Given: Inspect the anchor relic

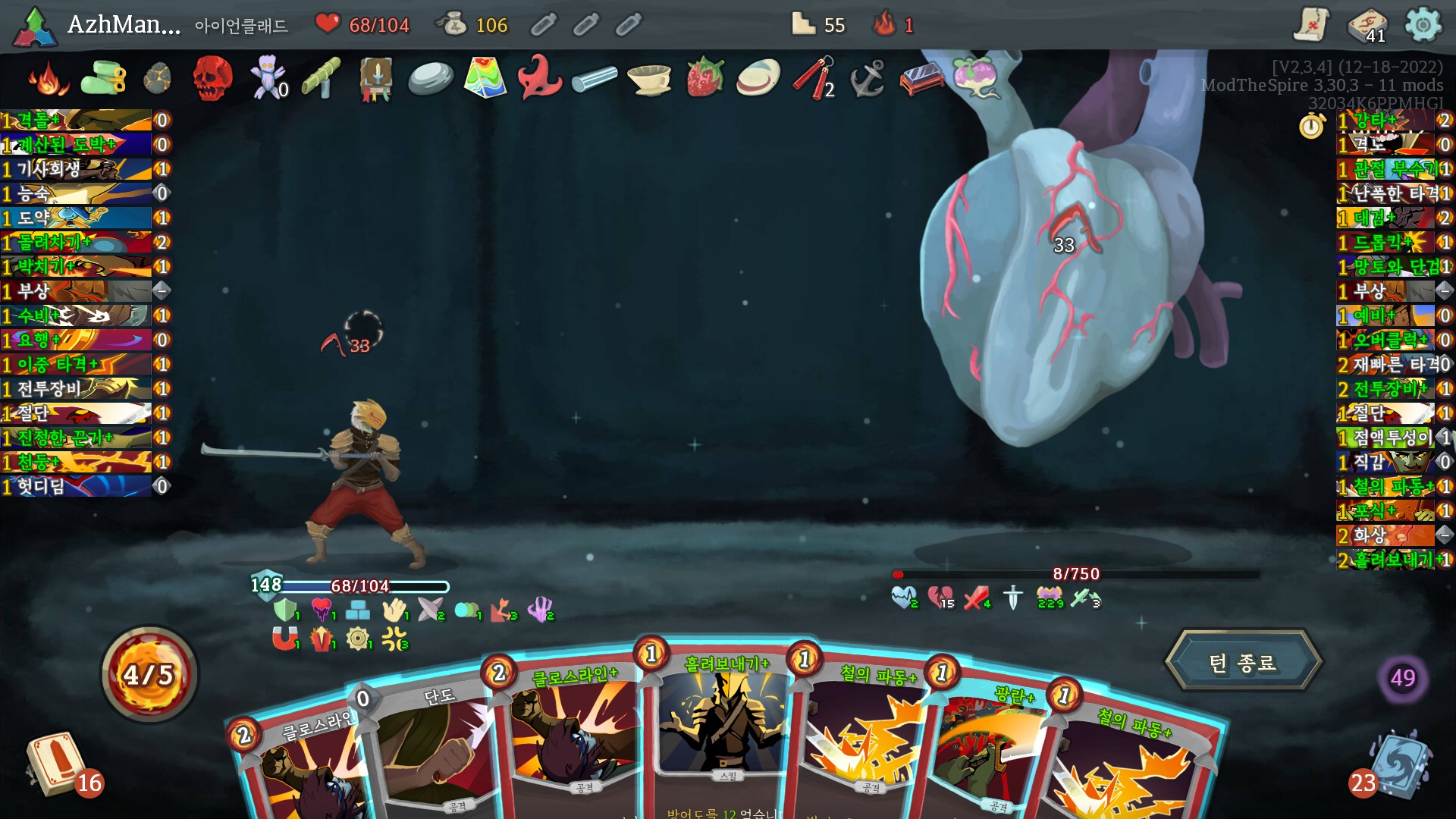Looking at the screenshot, I should click(x=868, y=77).
